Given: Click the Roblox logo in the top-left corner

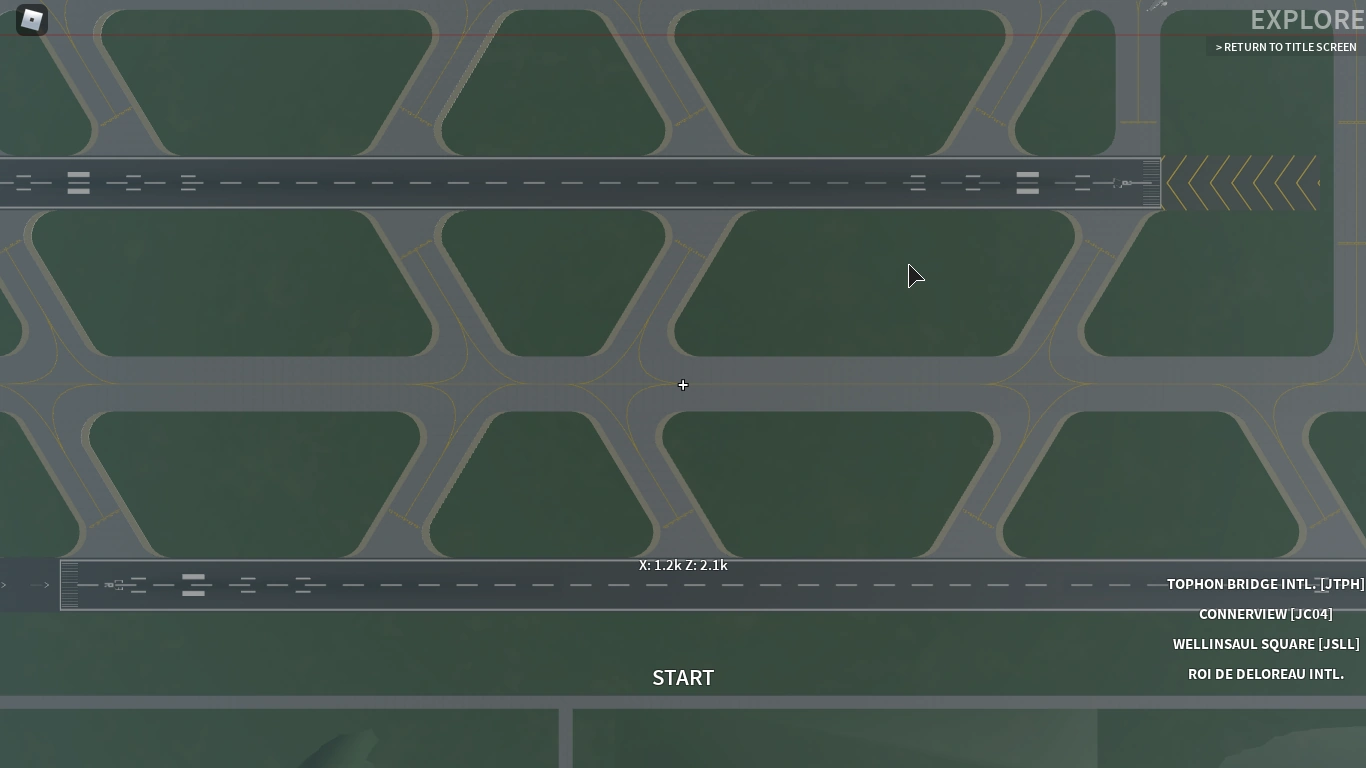Looking at the screenshot, I should [x=31, y=20].
